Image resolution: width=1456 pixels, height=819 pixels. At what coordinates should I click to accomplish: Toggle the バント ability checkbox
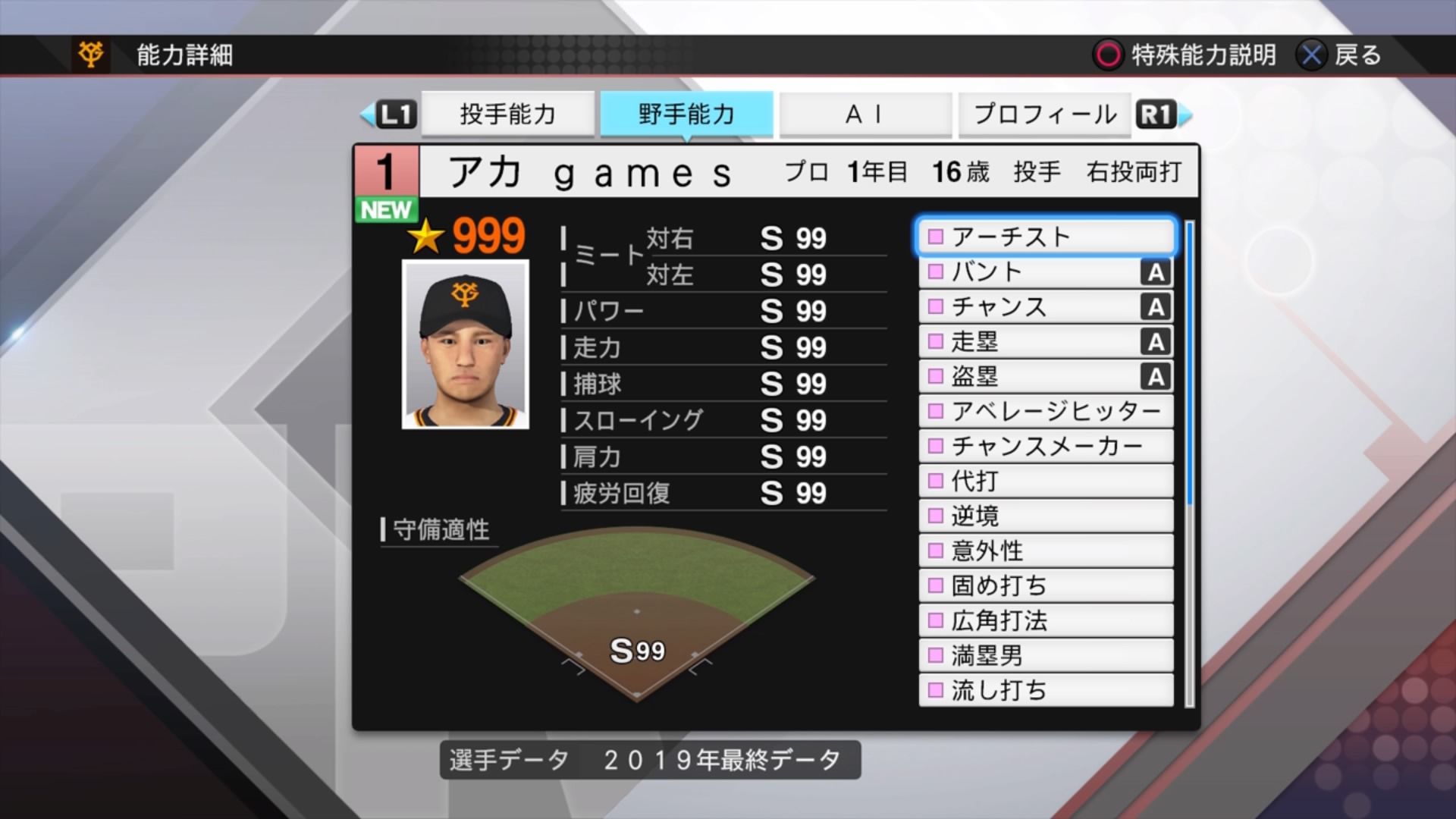point(934,271)
